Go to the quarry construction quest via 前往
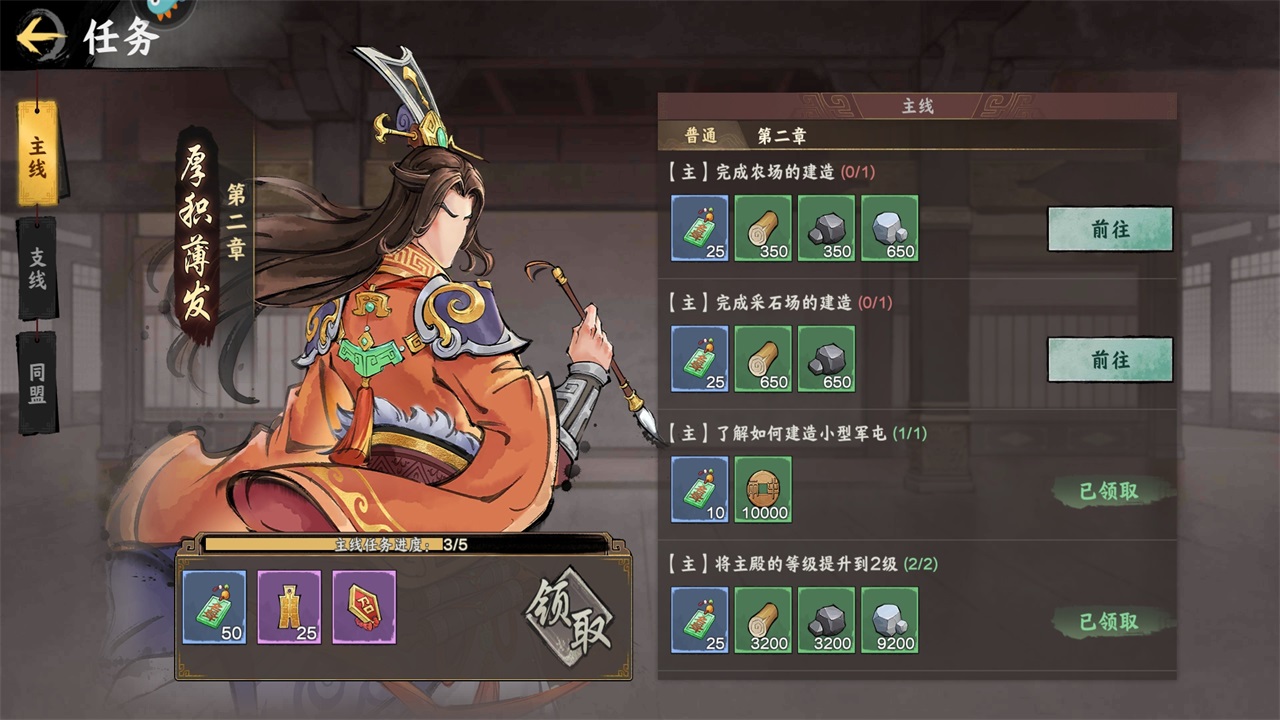1280x720 pixels. pos(1109,359)
